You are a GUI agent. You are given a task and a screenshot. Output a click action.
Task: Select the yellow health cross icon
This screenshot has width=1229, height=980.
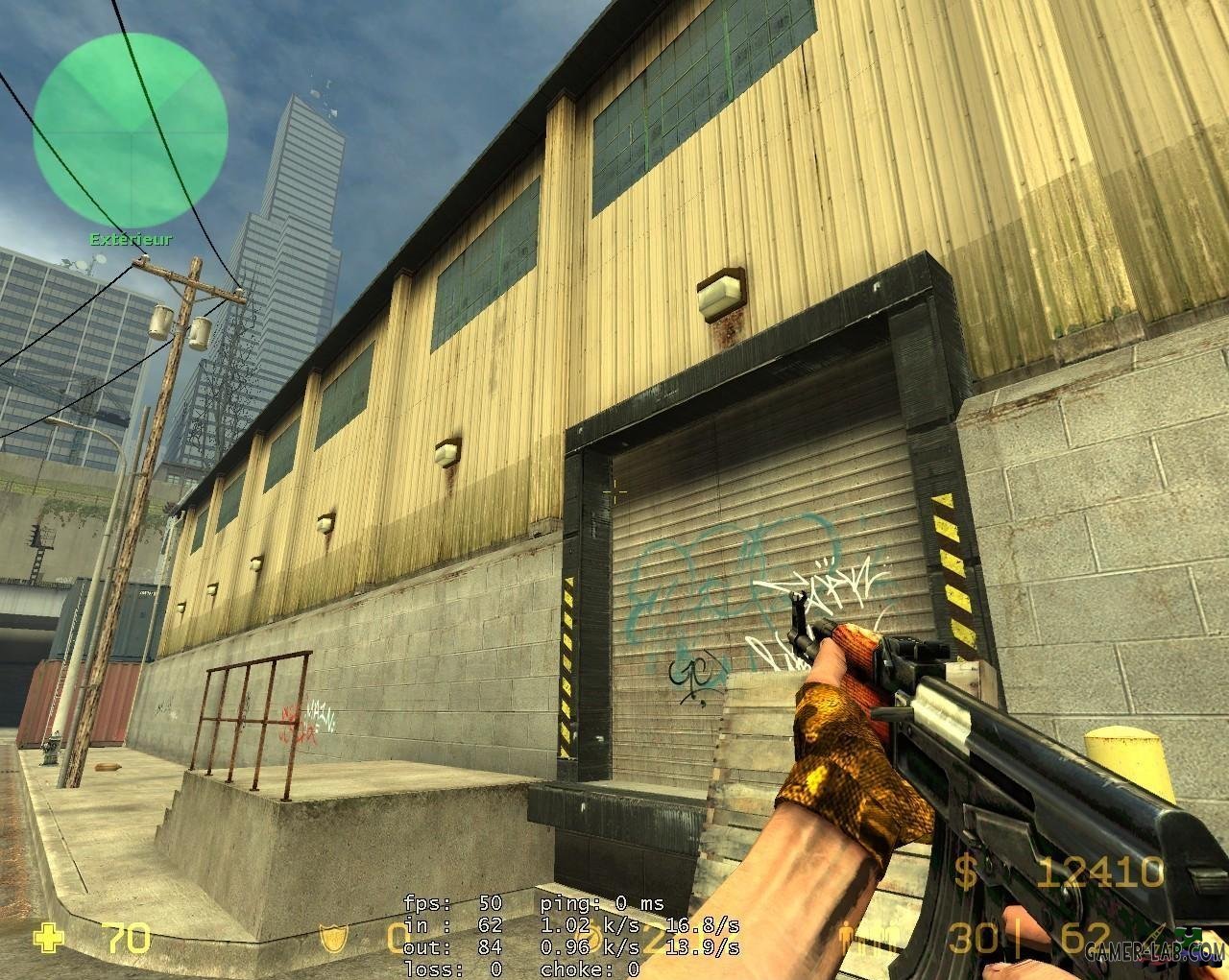point(47,938)
